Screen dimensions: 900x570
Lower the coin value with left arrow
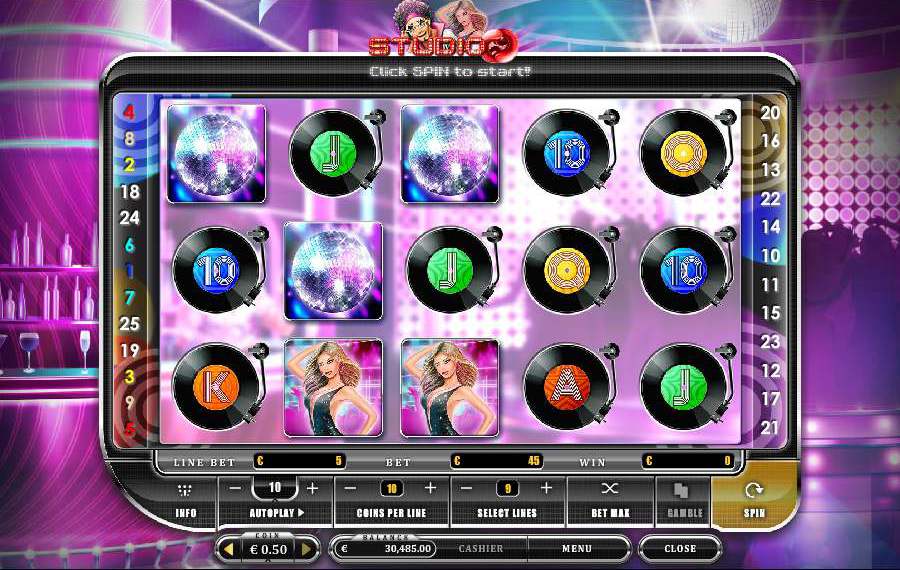(227, 549)
